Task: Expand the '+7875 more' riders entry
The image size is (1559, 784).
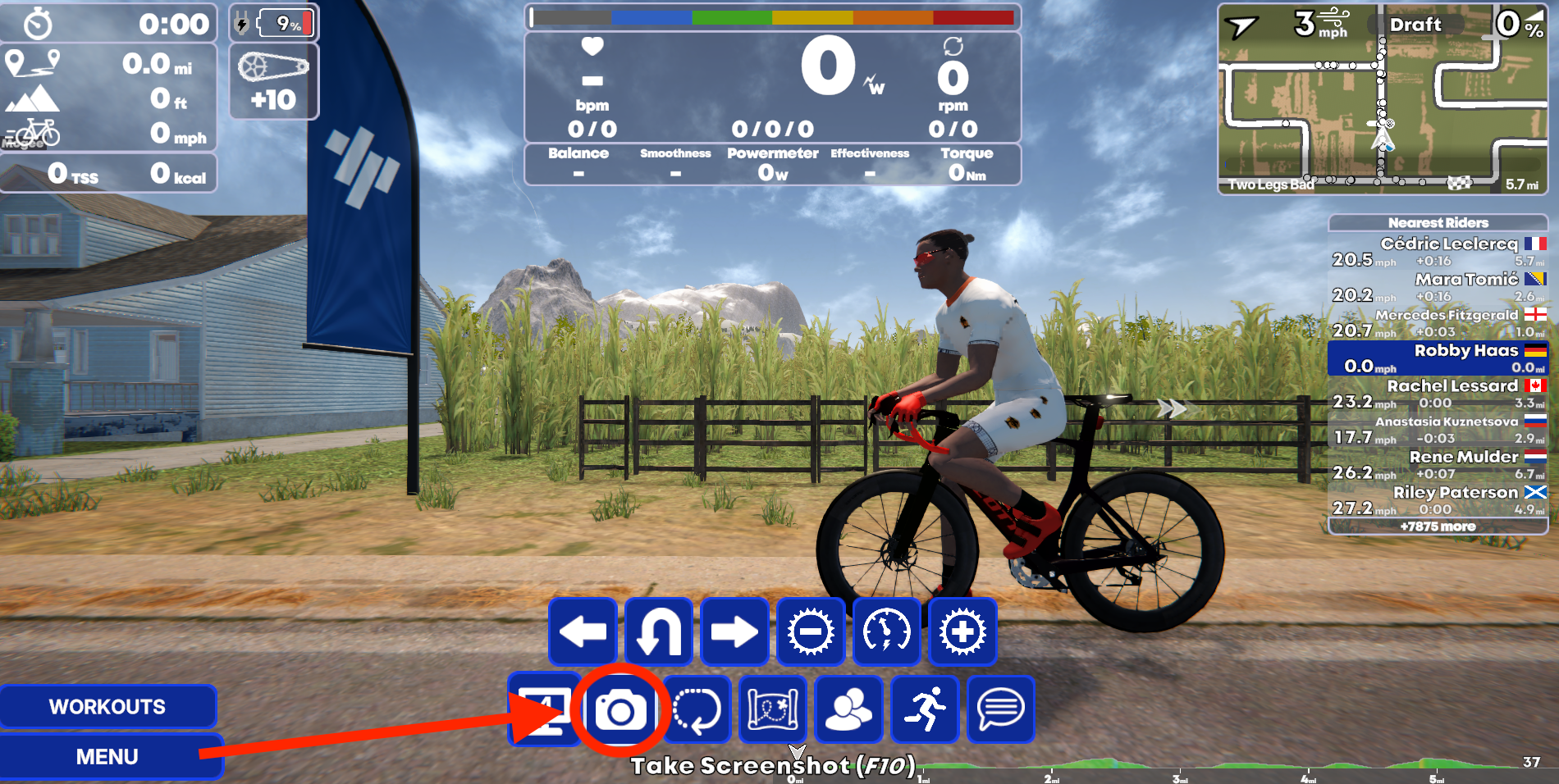Action: 1438,526
